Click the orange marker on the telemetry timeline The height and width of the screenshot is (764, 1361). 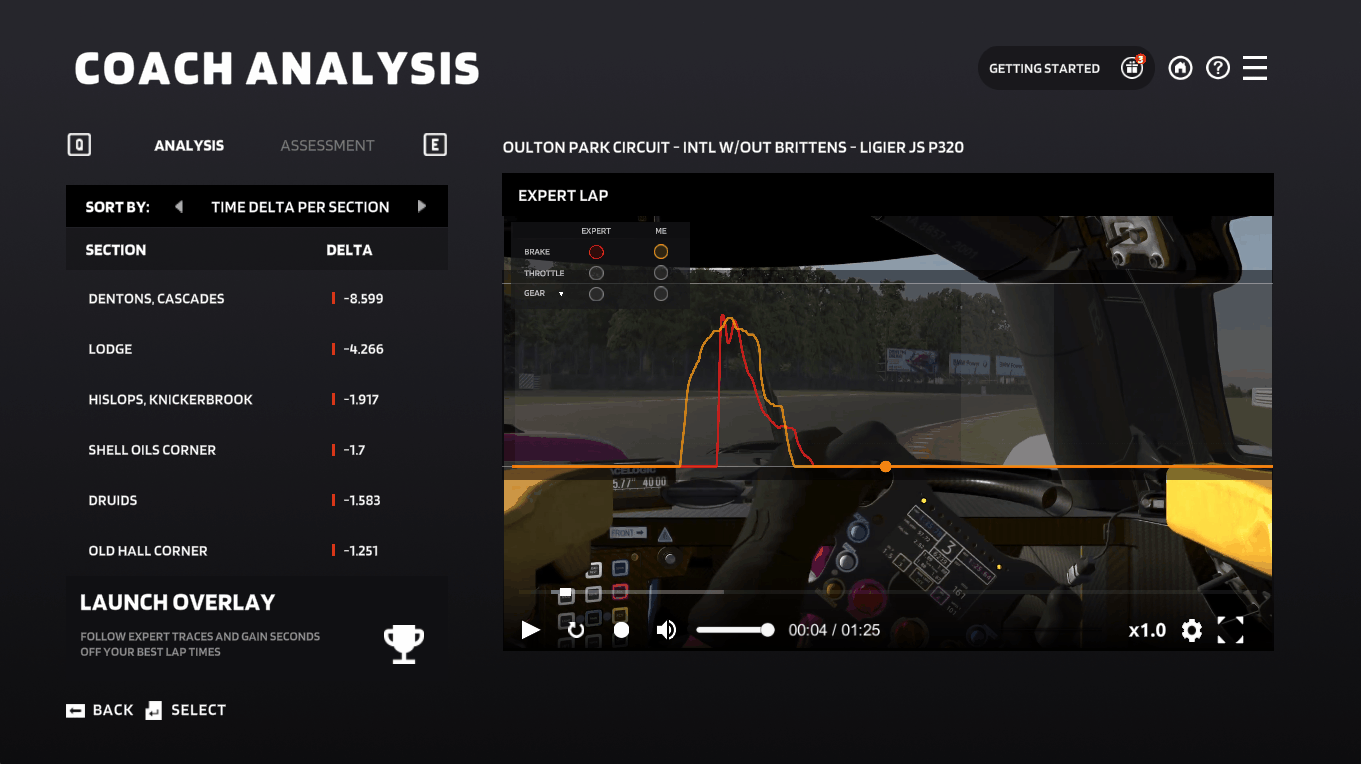click(885, 466)
